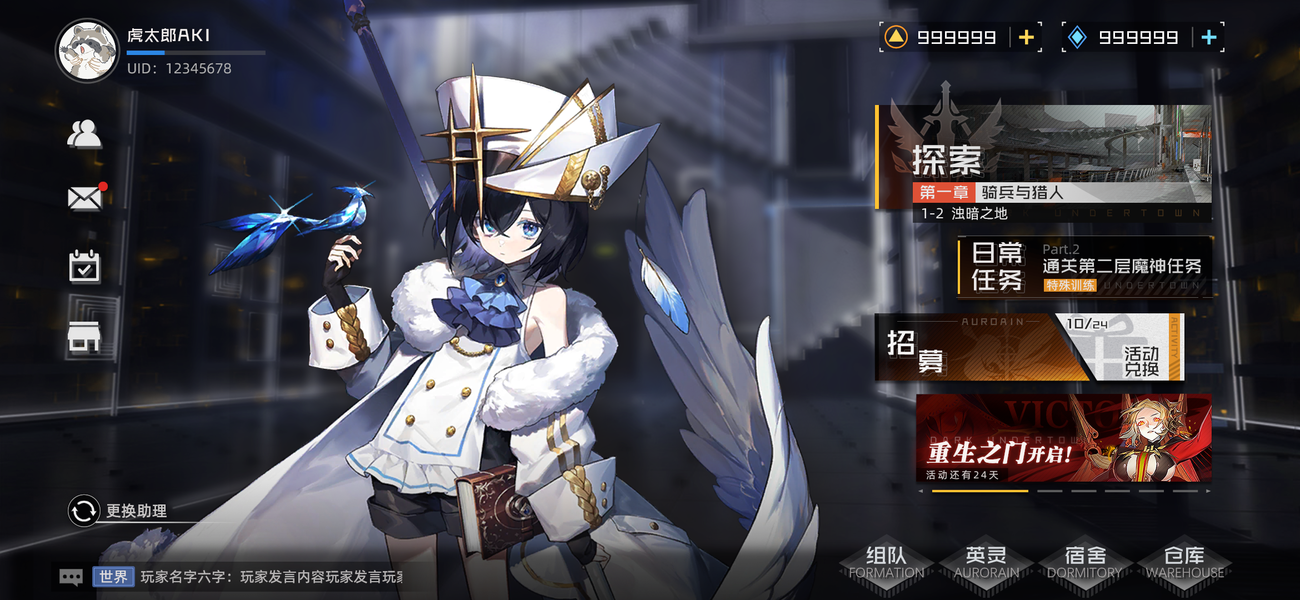This screenshot has width=1300, height=600.
Task: Open the calendar check-in icon
Action: pos(85,266)
